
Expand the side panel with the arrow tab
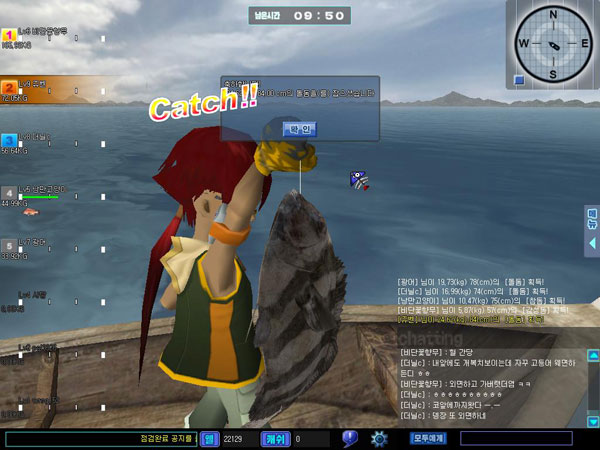[x=592, y=243]
